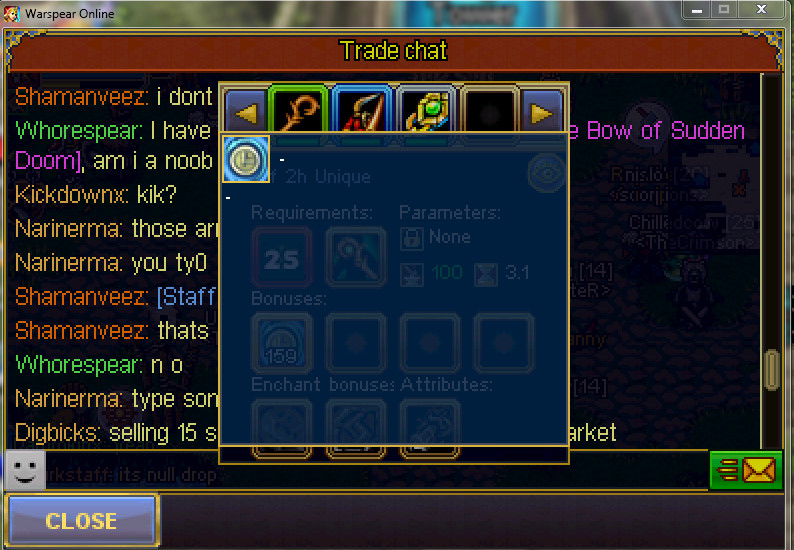Select the green gem amulet slot
This screenshot has height=550, width=794.
coord(427,113)
